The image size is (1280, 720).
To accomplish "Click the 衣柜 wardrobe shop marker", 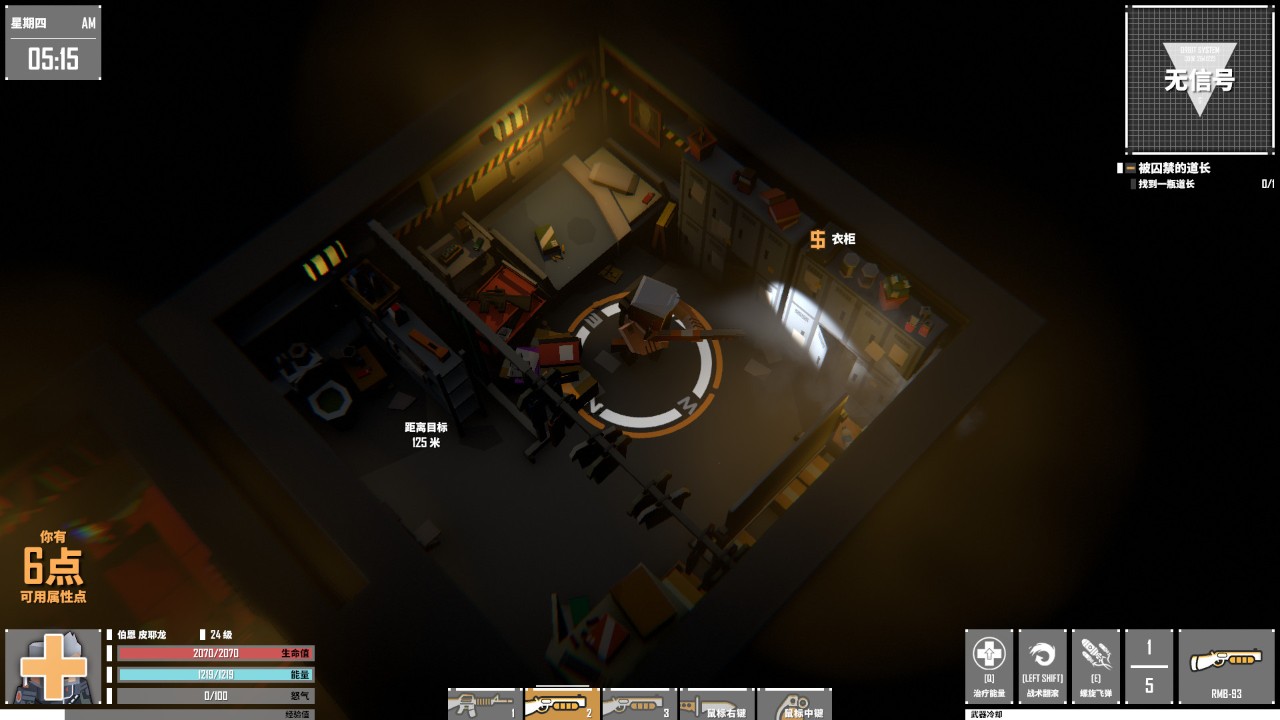I will click(x=832, y=239).
